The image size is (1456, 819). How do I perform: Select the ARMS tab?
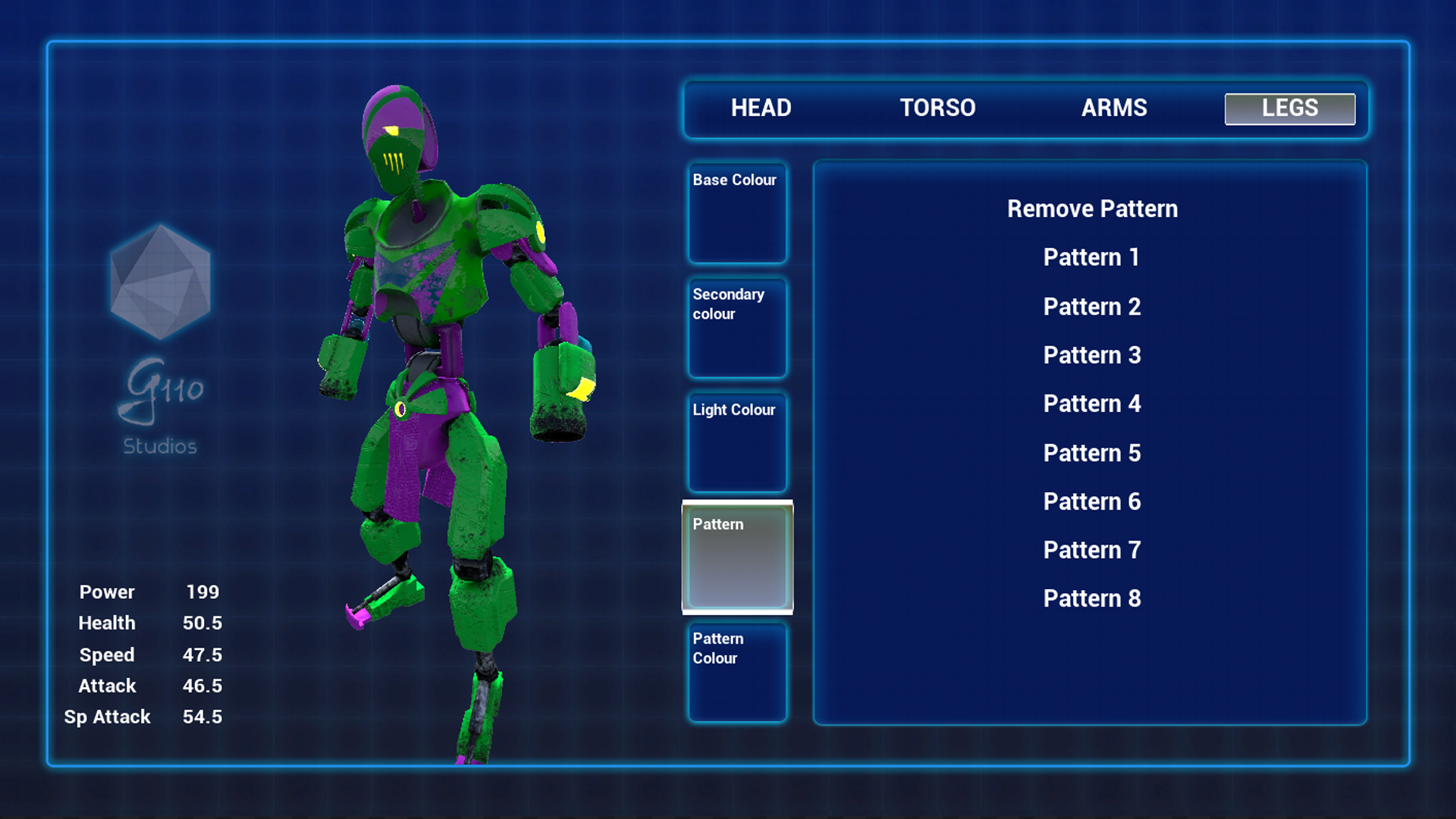[1114, 108]
